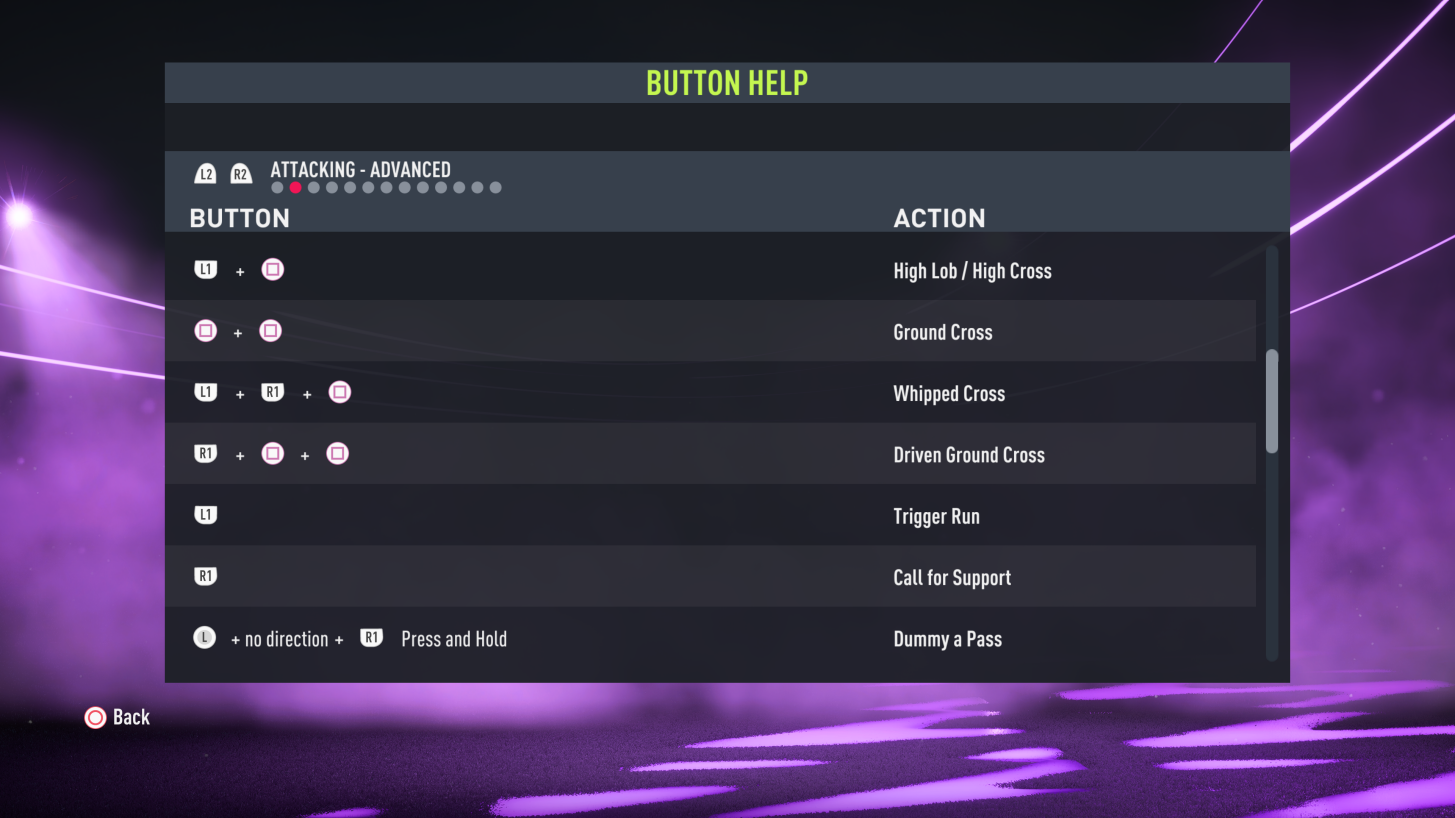Click the first pagination dot

(277, 186)
